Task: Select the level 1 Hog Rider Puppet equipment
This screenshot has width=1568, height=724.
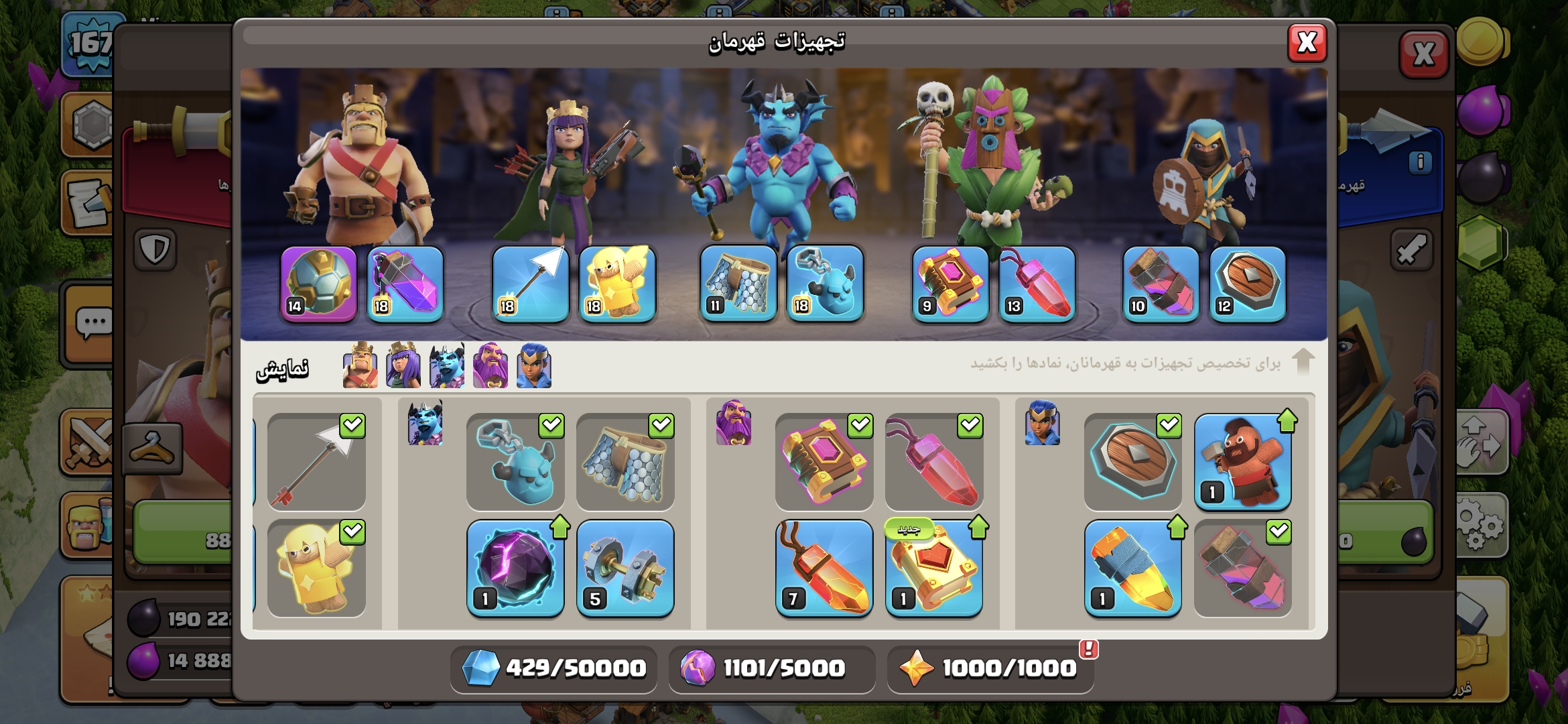Action: tap(1242, 462)
